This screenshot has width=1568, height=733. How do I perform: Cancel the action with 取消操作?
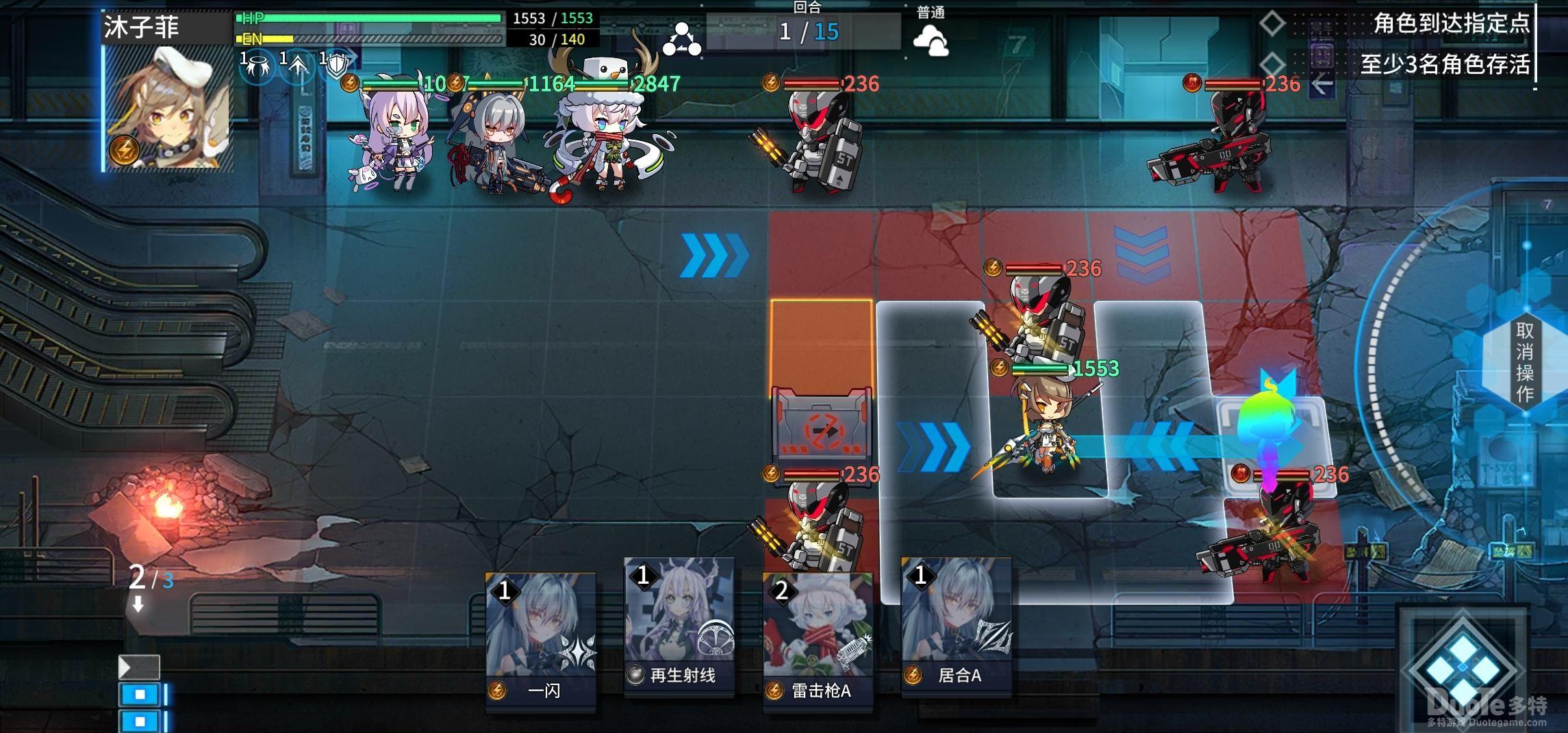click(x=1524, y=361)
